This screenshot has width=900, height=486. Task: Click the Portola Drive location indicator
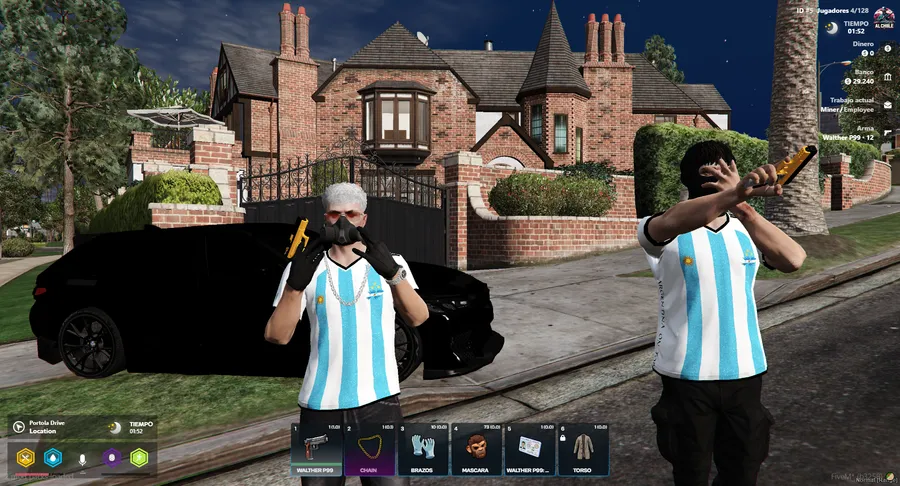(x=19, y=426)
